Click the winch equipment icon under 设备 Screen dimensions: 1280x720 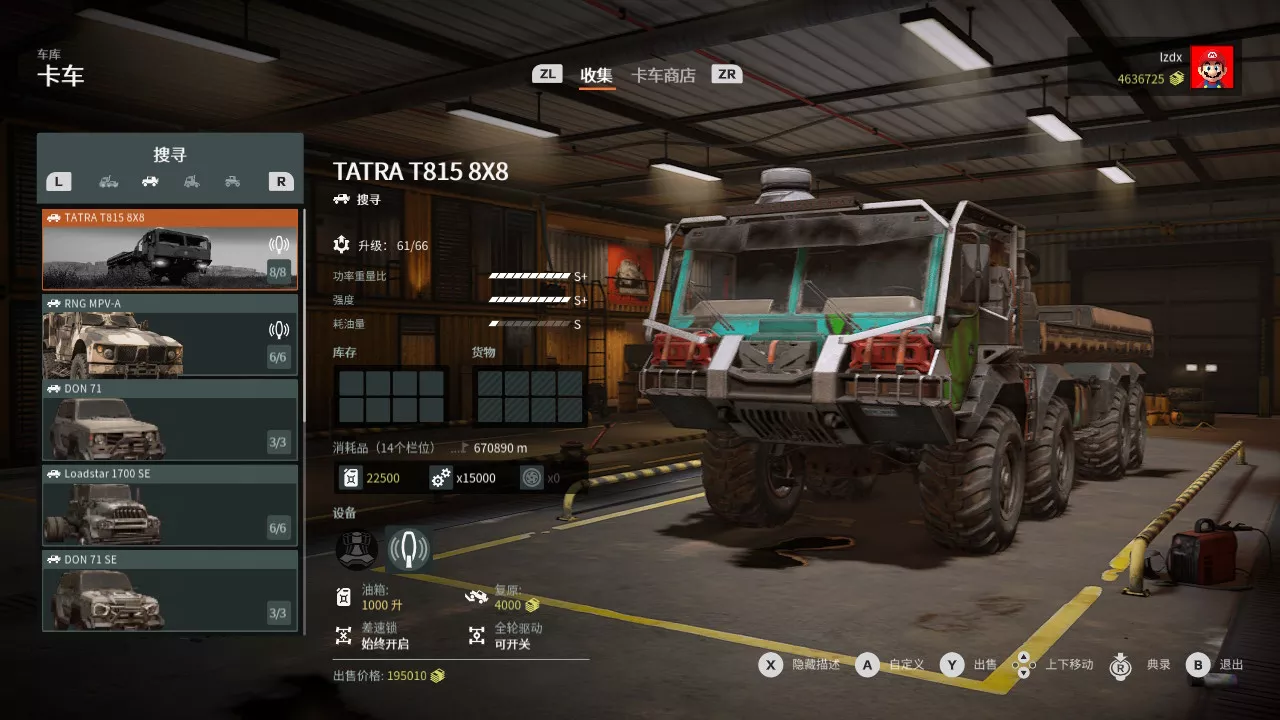click(356, 548)
